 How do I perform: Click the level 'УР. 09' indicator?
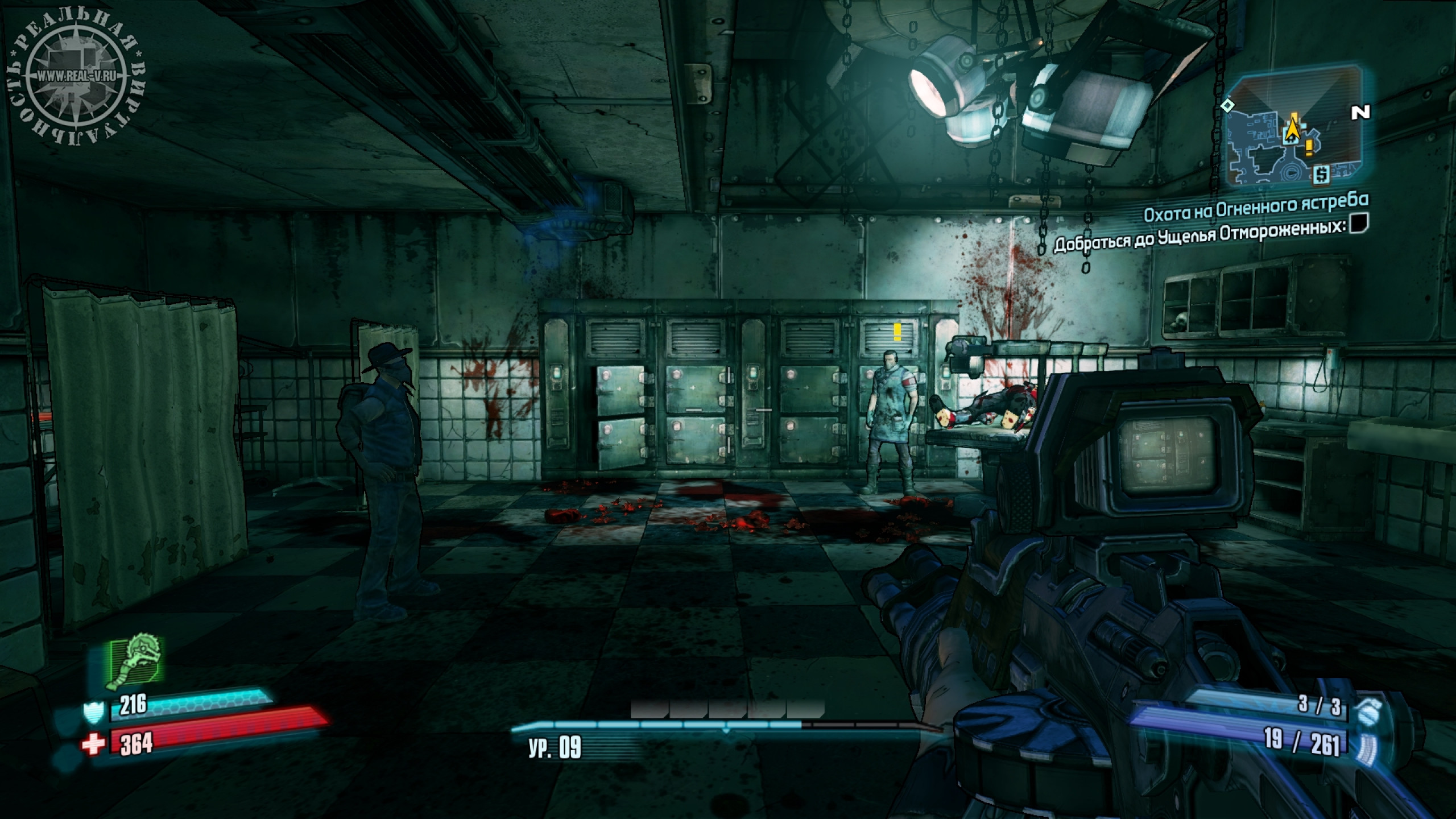[x=555, y=748]
